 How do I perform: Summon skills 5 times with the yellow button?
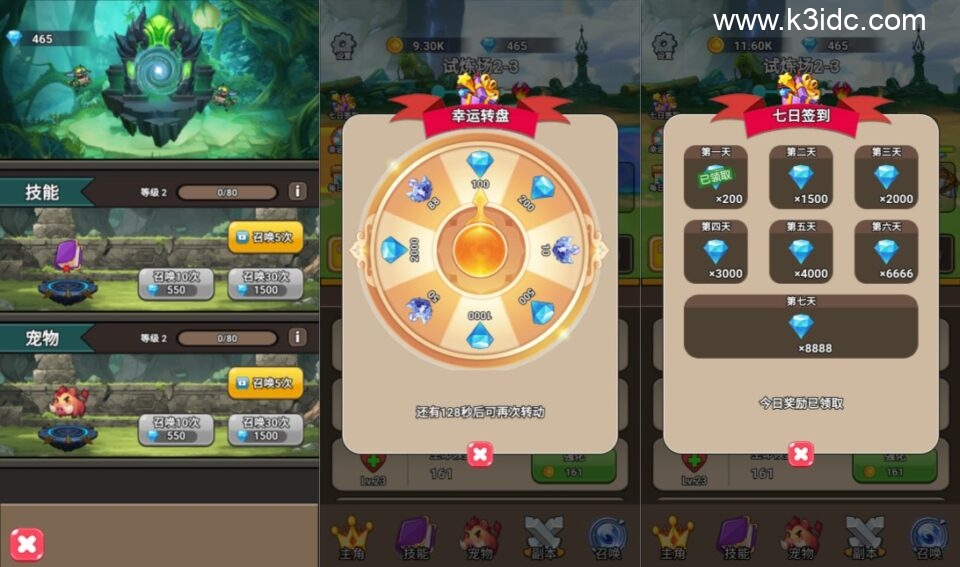pos(265,236)
